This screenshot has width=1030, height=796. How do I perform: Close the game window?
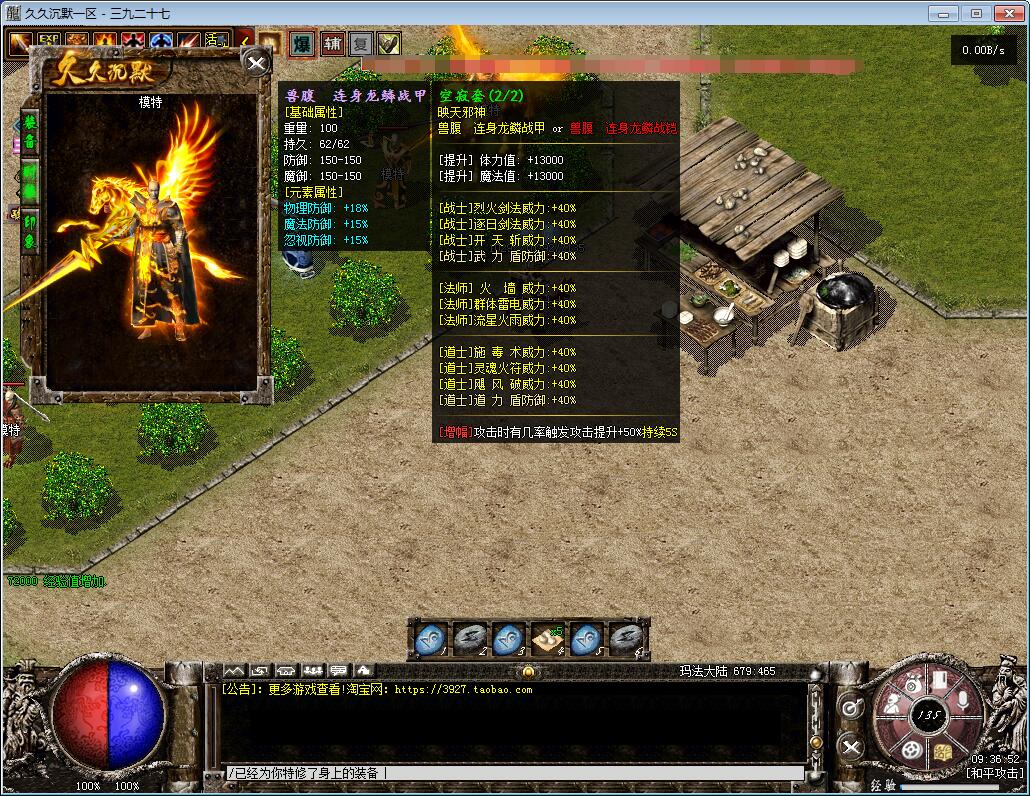click(x=1007, y=13)
